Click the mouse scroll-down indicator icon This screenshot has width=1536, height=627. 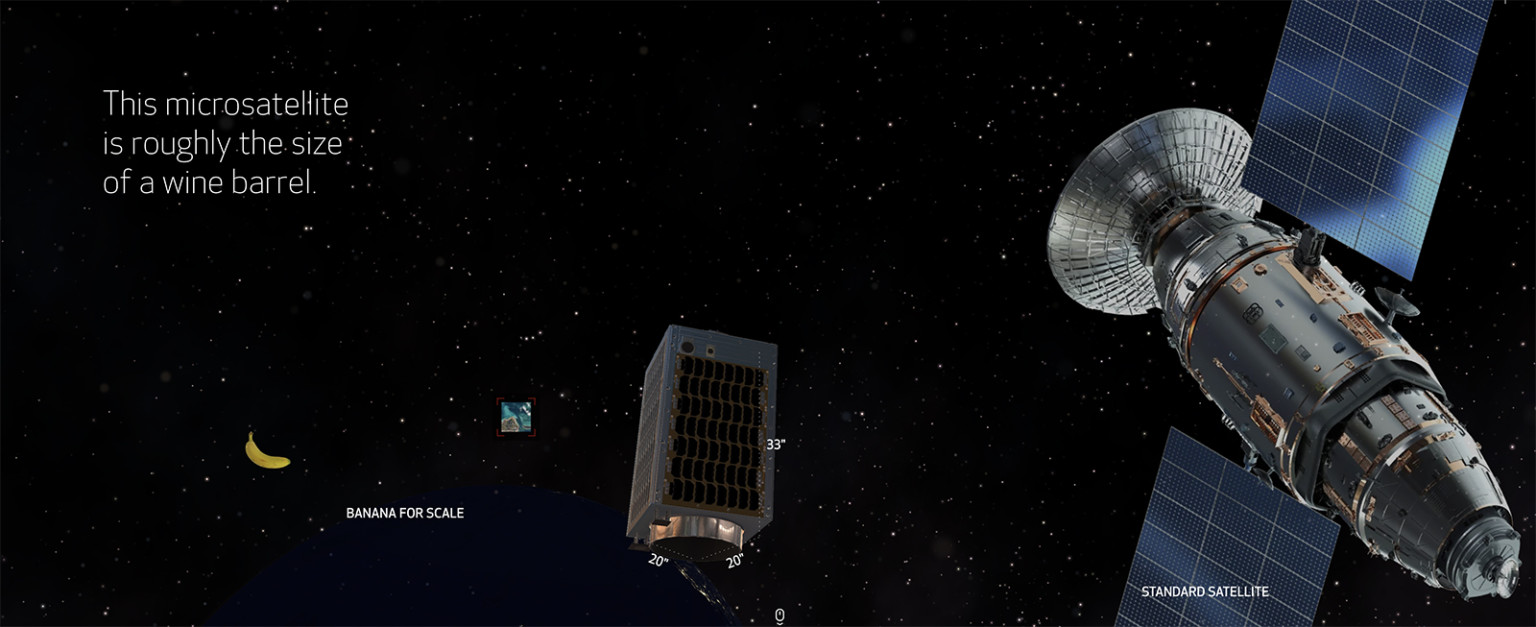pos(779,616)
